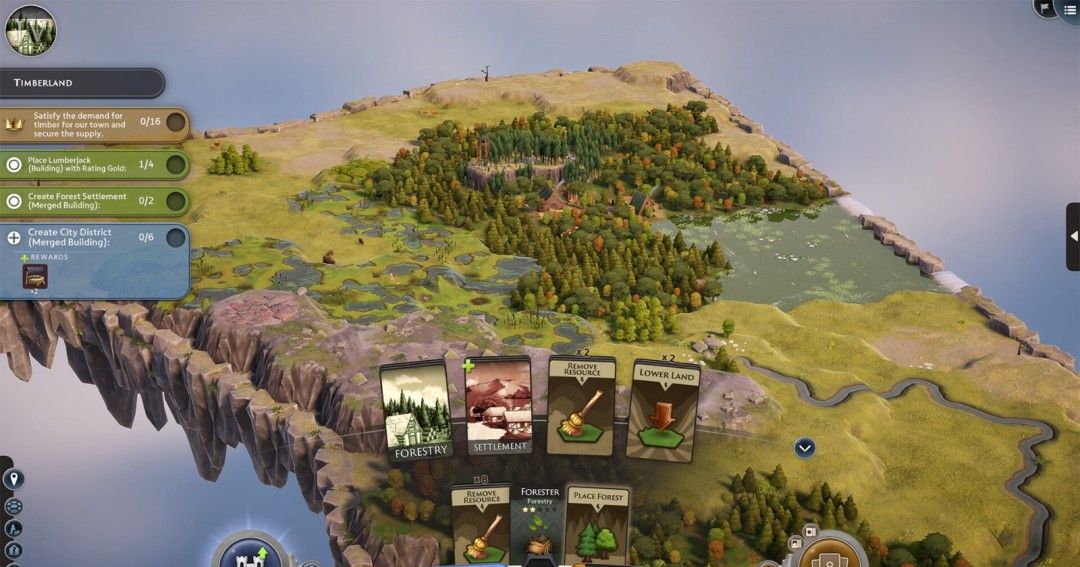Toggle the hexagon grid icon

point(13,506)
